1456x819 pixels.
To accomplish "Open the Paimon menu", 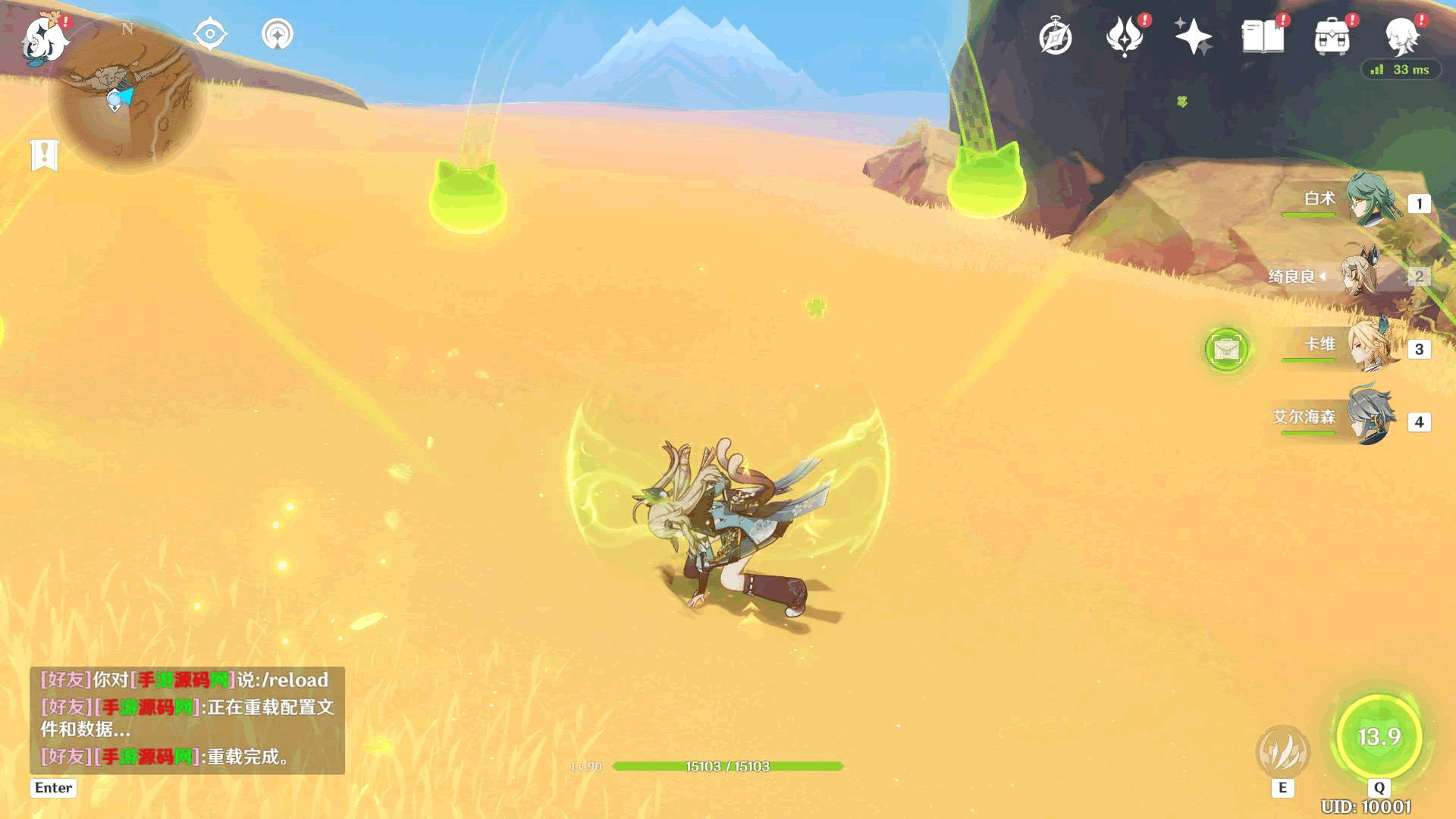I will [44, 38].
